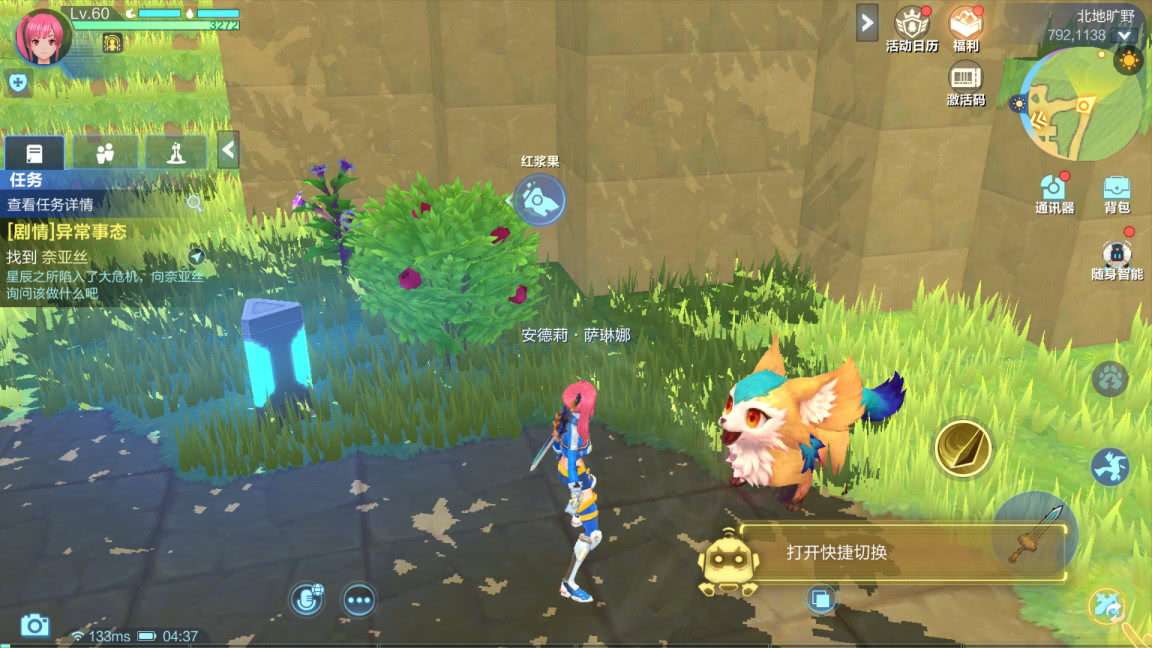The image size is (1152, 648).
Task: Toggle the voice chat microphone button
Action: coord(306,599)
